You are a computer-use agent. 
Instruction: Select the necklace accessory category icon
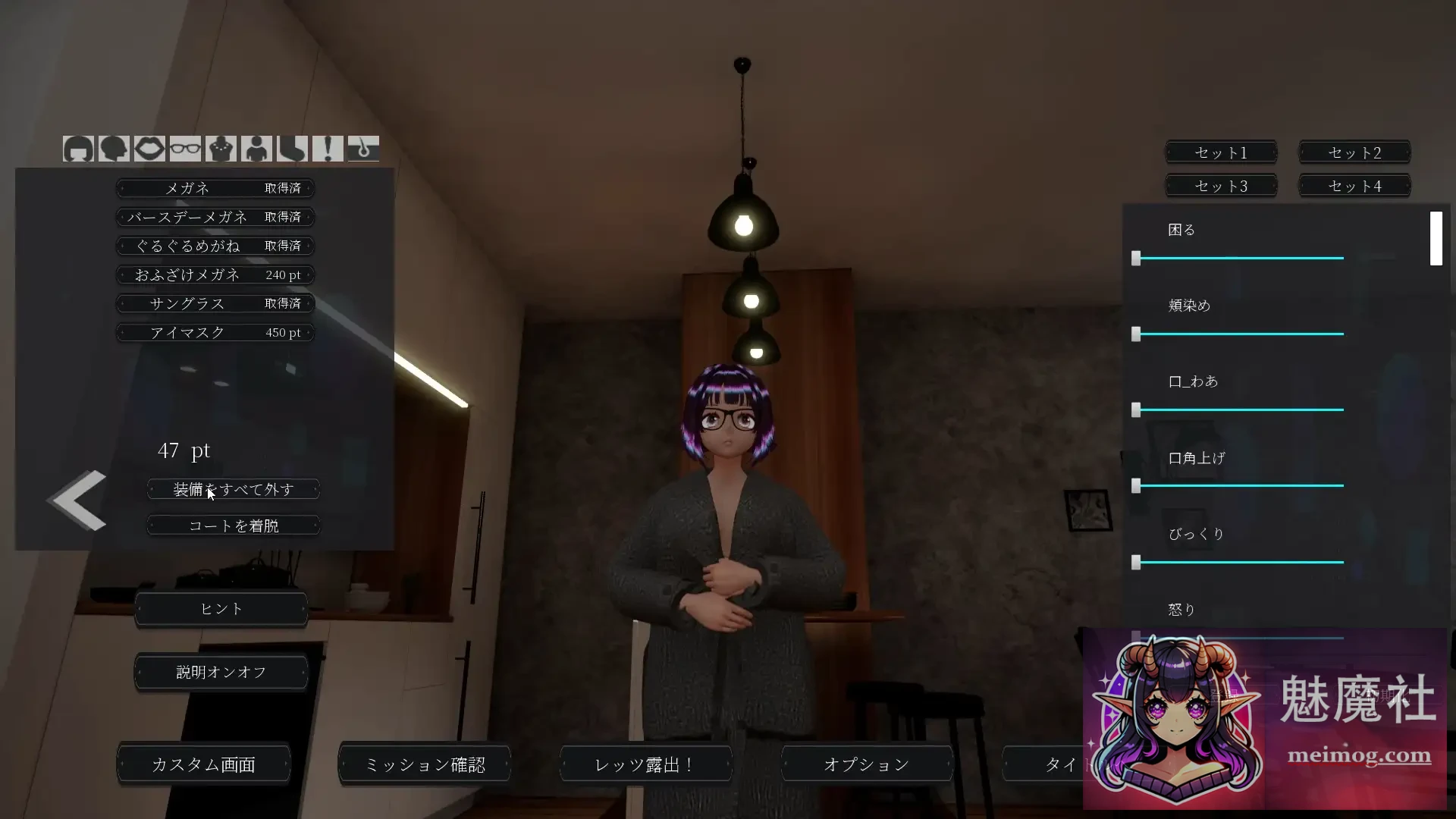221,149
